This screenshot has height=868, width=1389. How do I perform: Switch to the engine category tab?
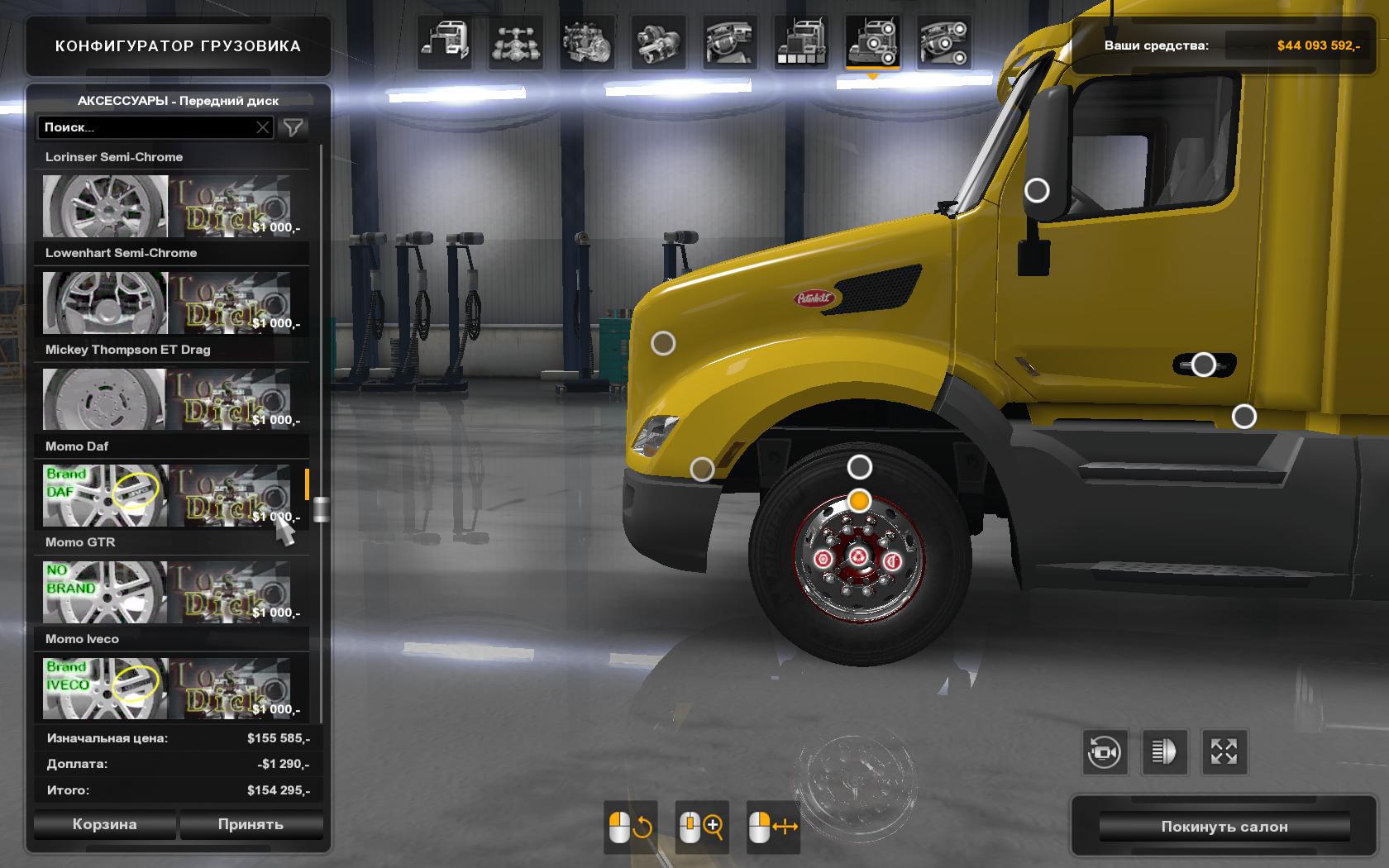(x=587, y=41)
